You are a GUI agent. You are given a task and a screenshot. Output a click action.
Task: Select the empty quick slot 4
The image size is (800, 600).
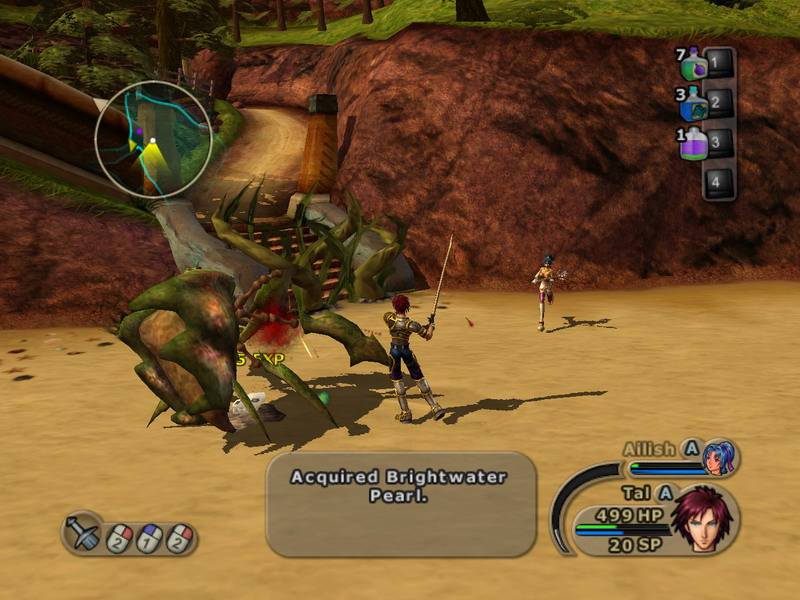717,181
